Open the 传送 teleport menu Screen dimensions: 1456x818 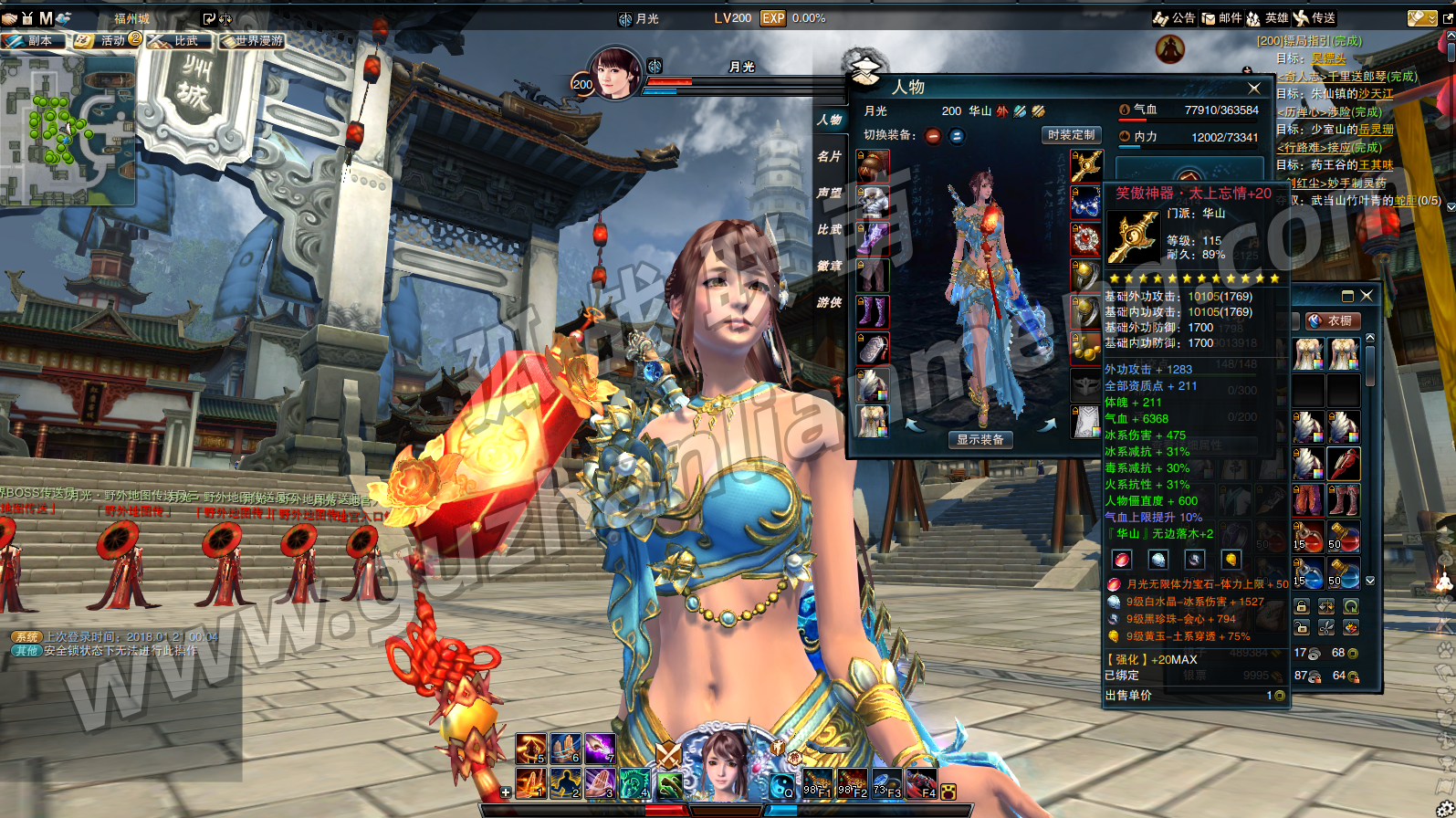(x=1315, y=18)
